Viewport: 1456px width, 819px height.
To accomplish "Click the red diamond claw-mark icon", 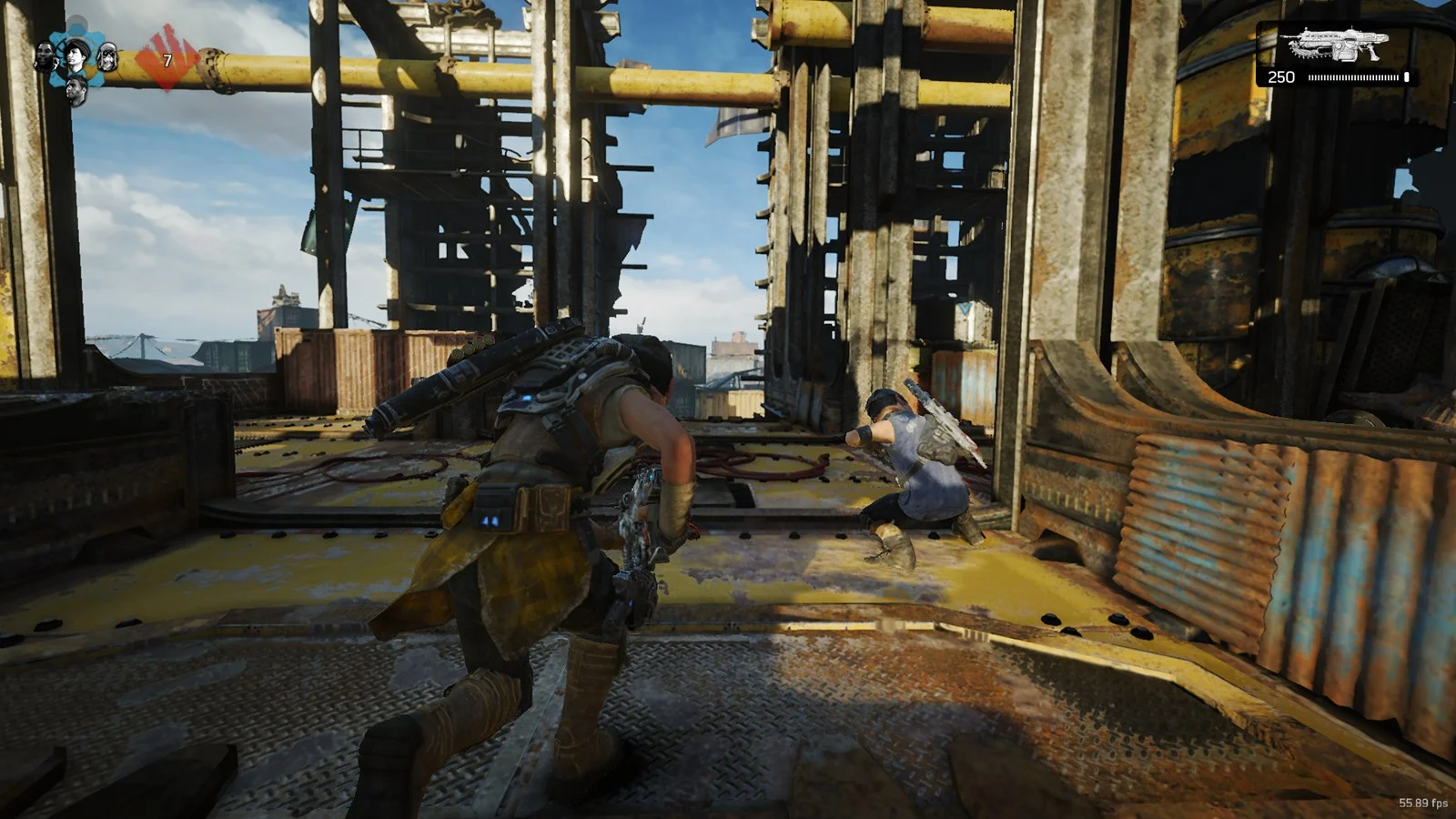I will point(164,58).
